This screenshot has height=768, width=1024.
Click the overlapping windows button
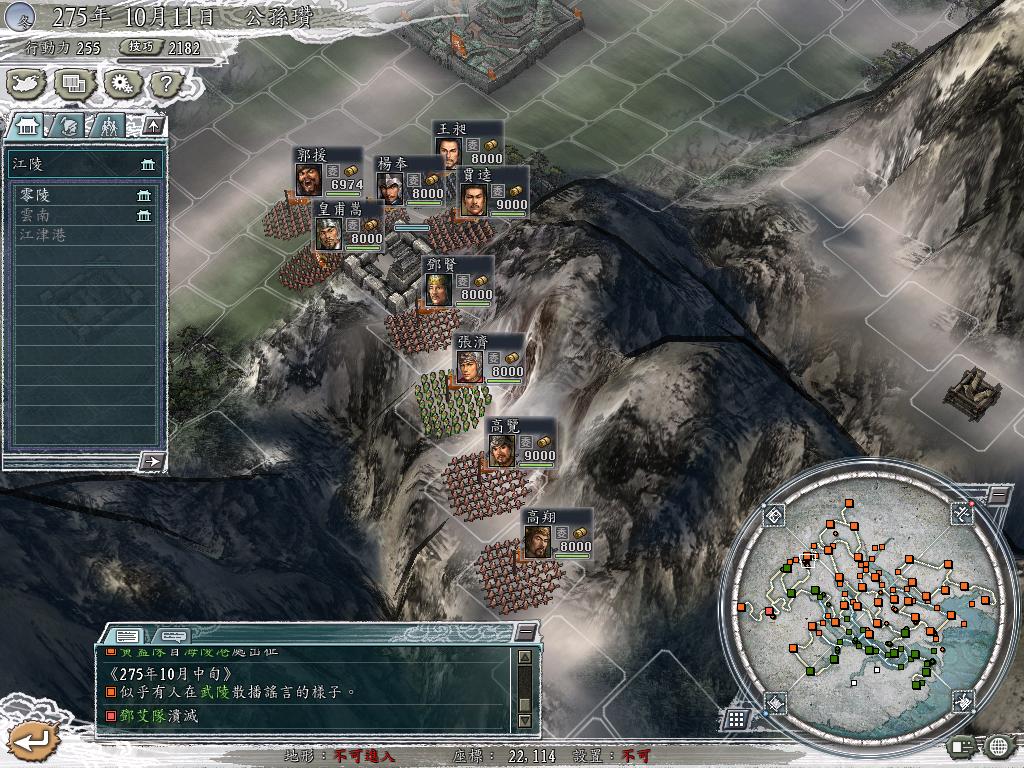(x=74, y=84)
